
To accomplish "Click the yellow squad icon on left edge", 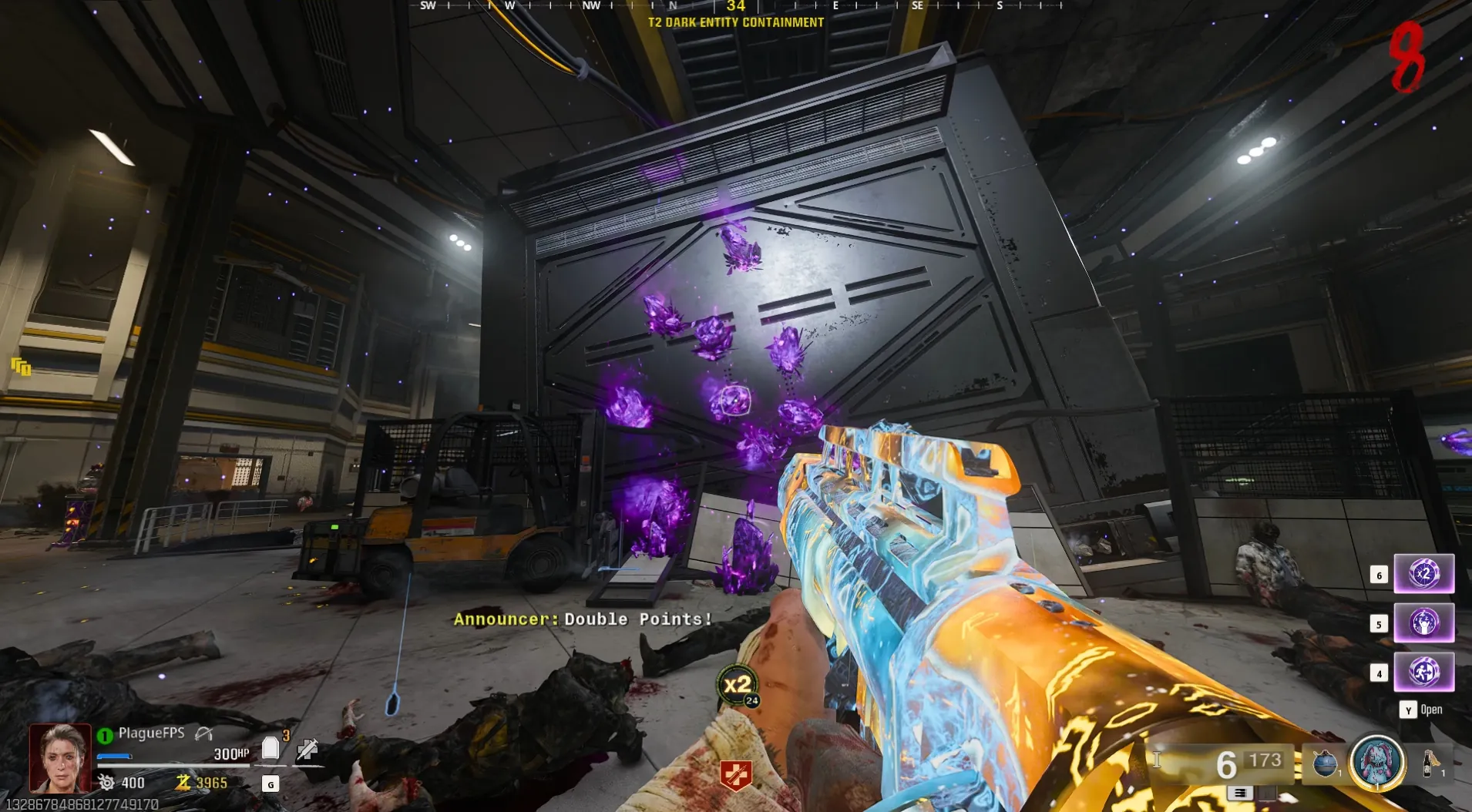I will pos(21,367).
